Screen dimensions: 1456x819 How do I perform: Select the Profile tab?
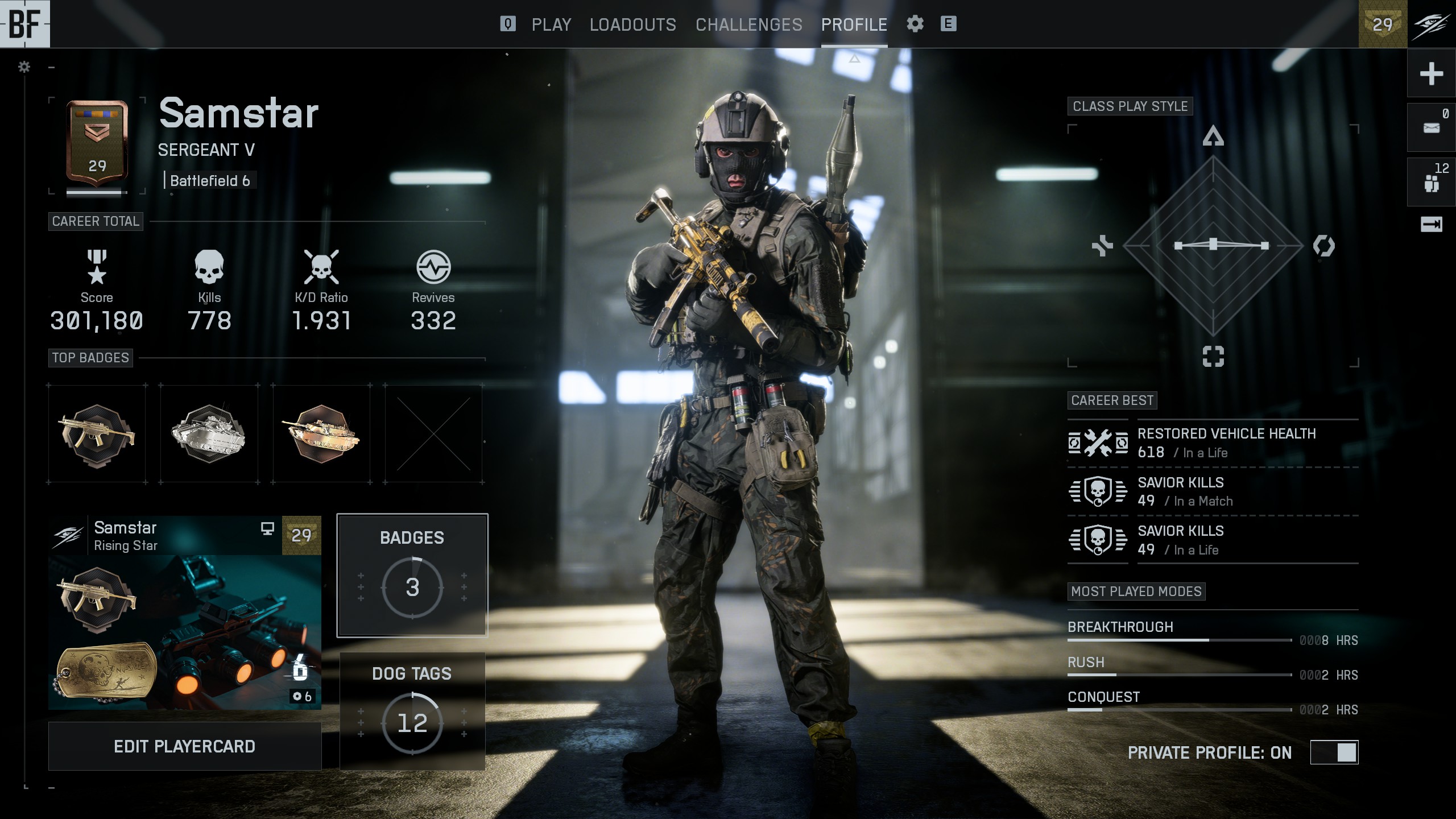click(854, 24)
